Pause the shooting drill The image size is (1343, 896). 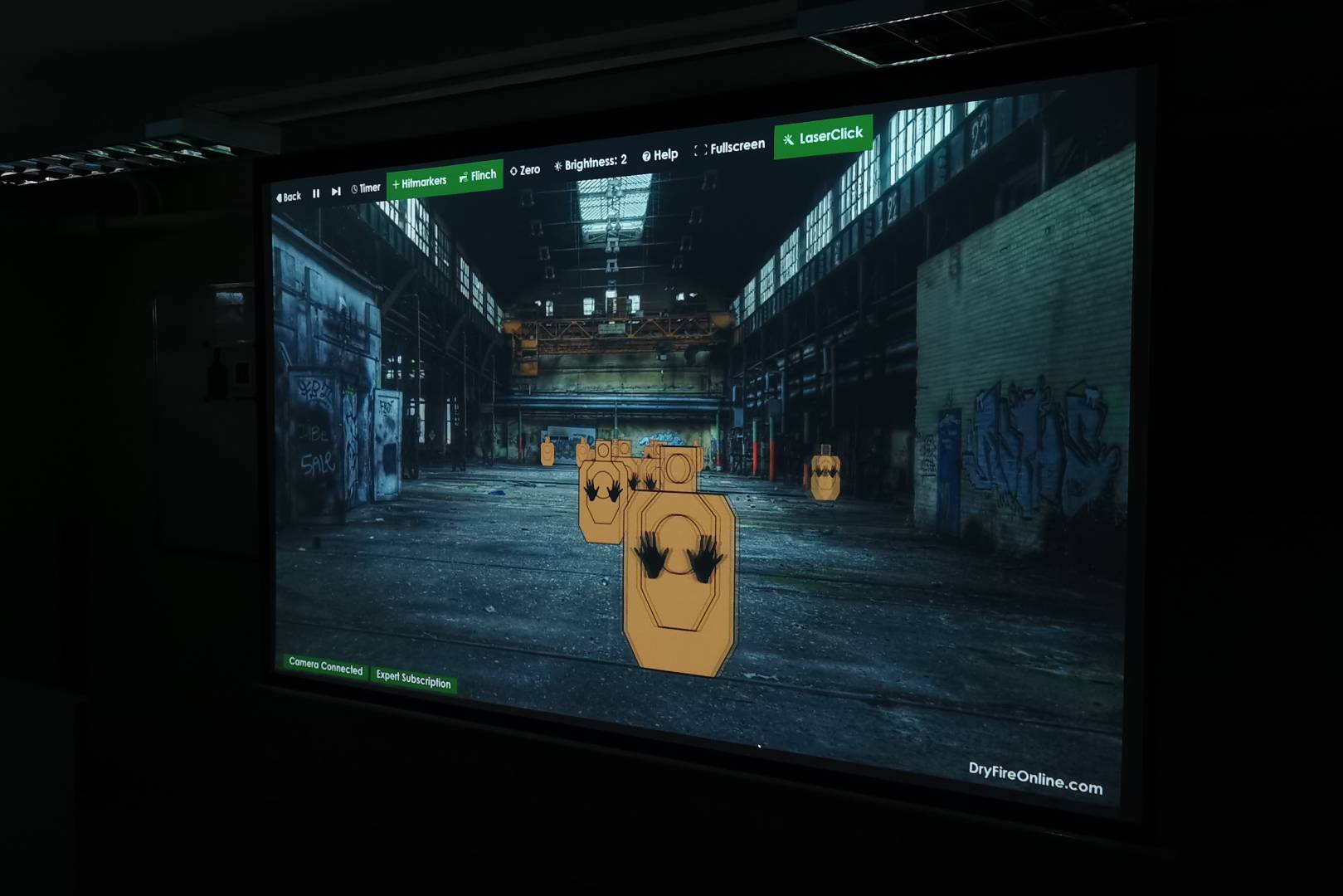click(x=316, y=193)
